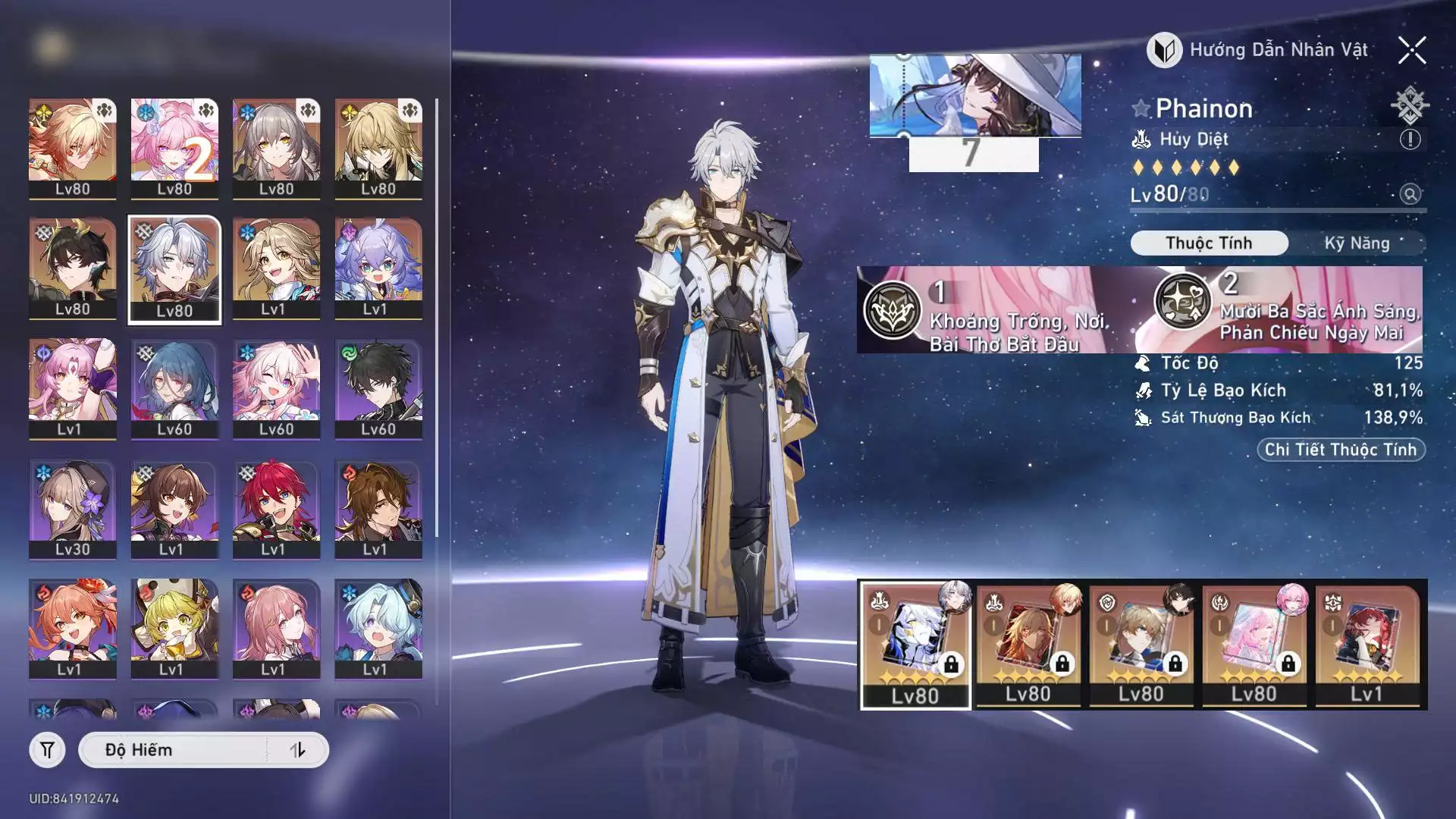The height and width of the screenshot is (819, 1456).
Task: Open Chi Tiết Thuộc Tính details
Action: click(1340, 450)
